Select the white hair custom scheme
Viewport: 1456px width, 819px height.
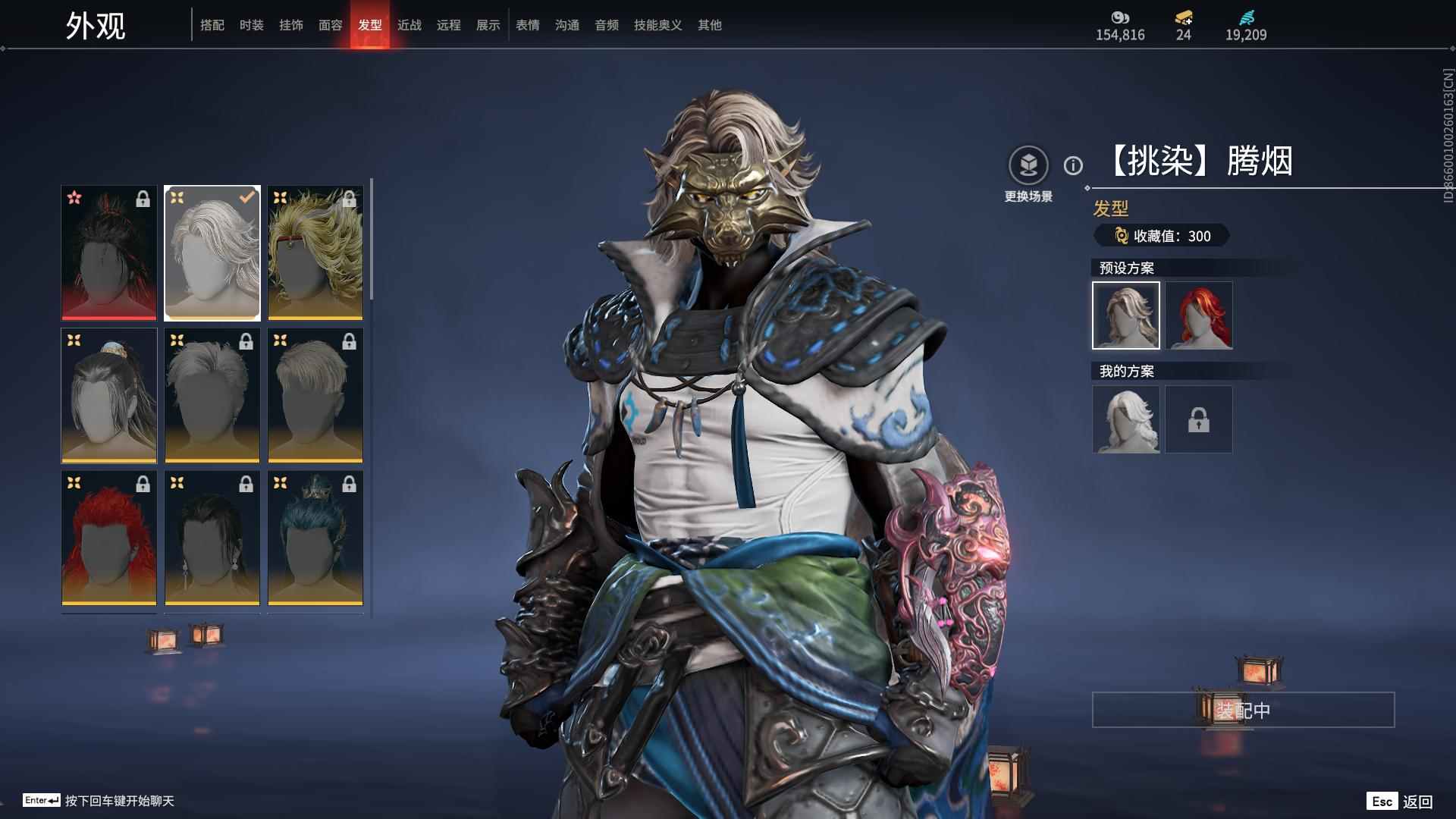(1125, 419)
